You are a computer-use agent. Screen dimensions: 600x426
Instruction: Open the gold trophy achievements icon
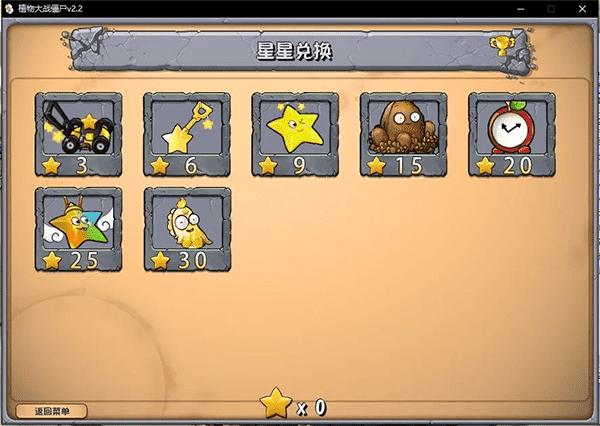(x=500, y=45)
